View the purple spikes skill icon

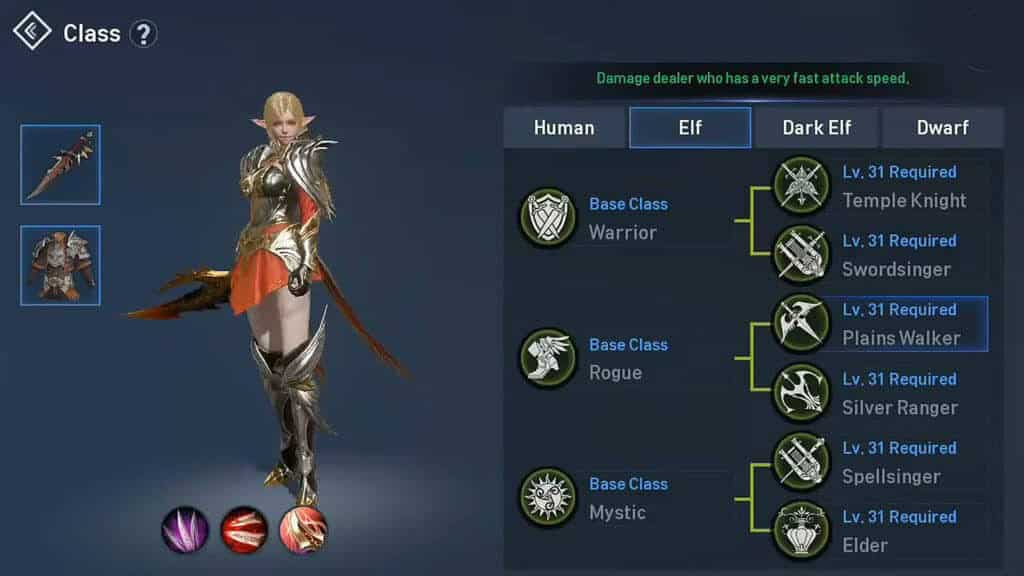185,529
